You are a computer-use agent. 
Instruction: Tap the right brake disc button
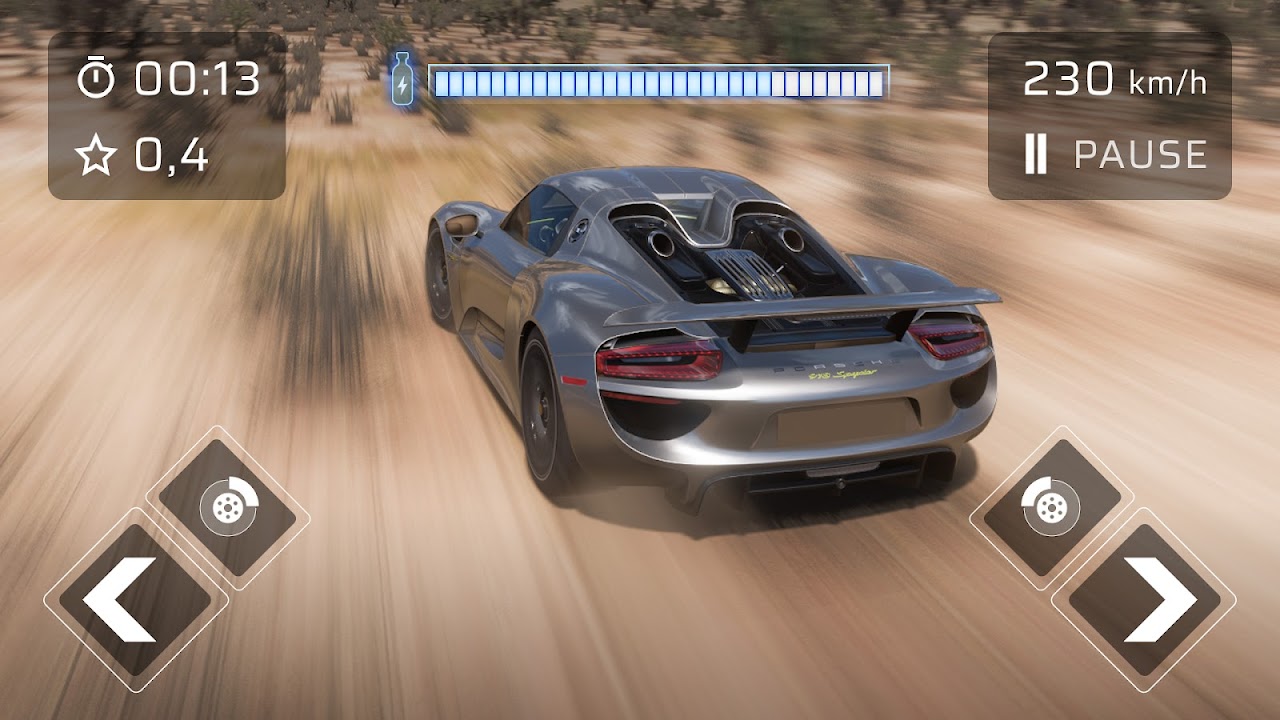tap(1051, 508)
